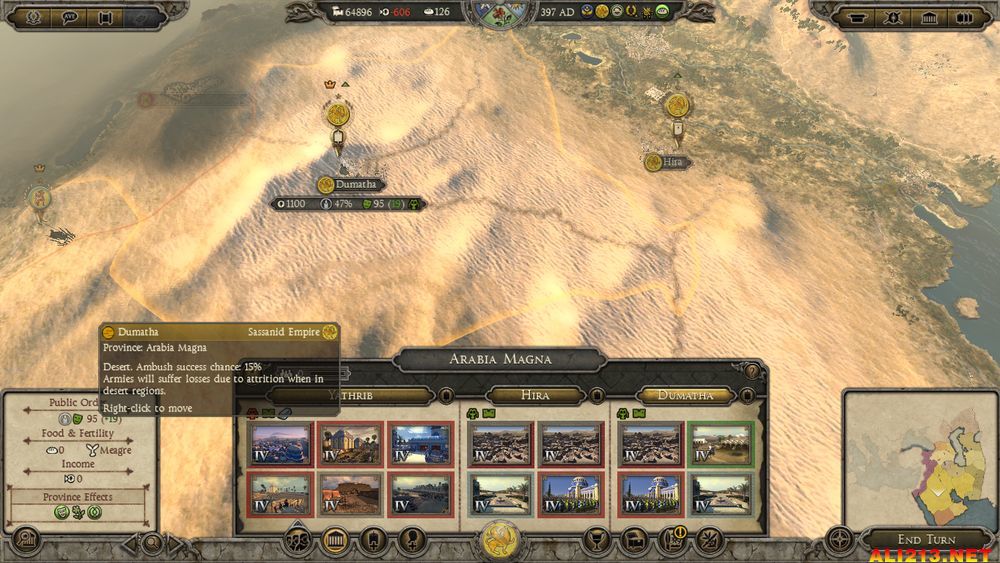Open the Arabia Magna help button
The height and width of the screenshot is (563, 1000).
tap(751, 372)
